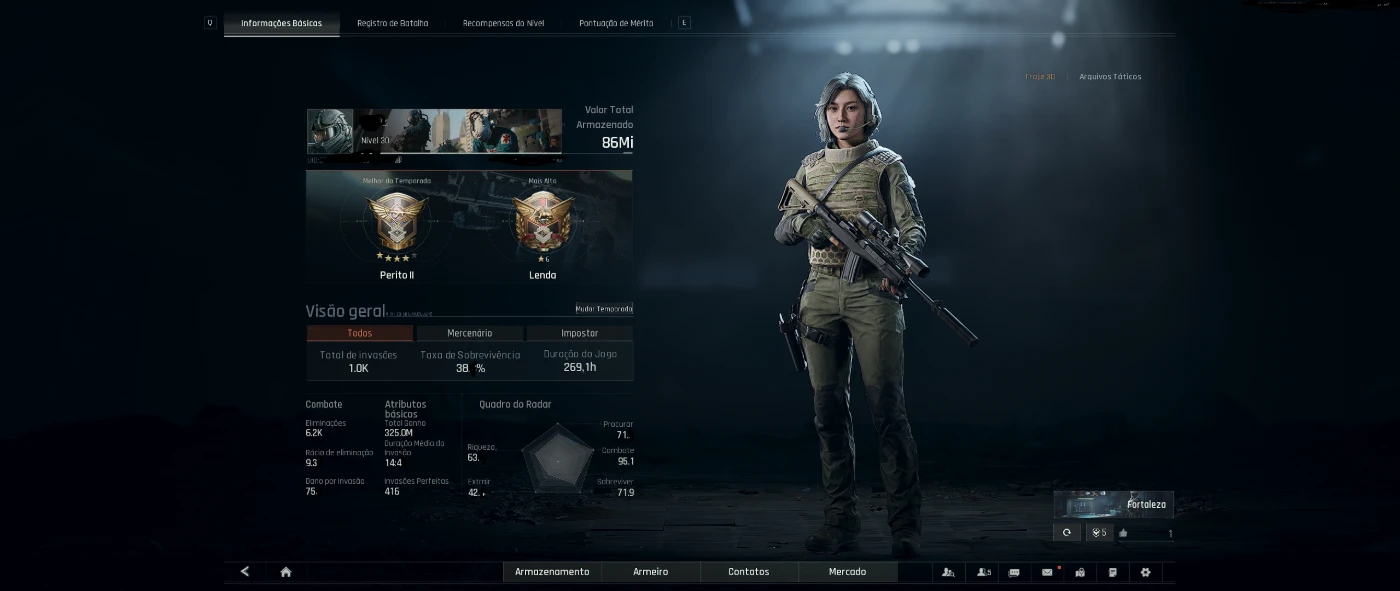Go to the Armeiro menu
Viewport: 1400px width, 591px height.
pos(650,572)
